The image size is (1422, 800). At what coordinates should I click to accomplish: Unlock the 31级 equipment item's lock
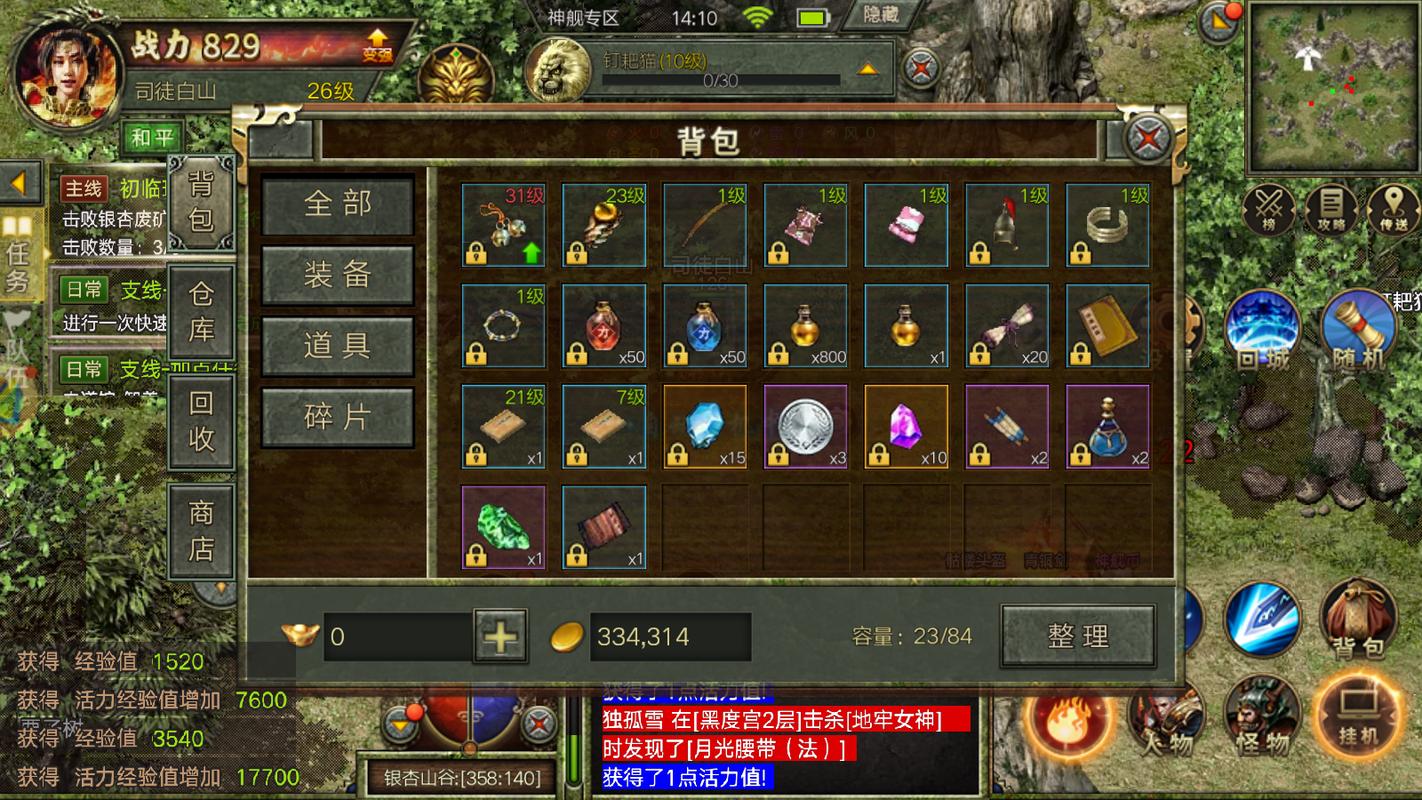[x=475, y=254]
